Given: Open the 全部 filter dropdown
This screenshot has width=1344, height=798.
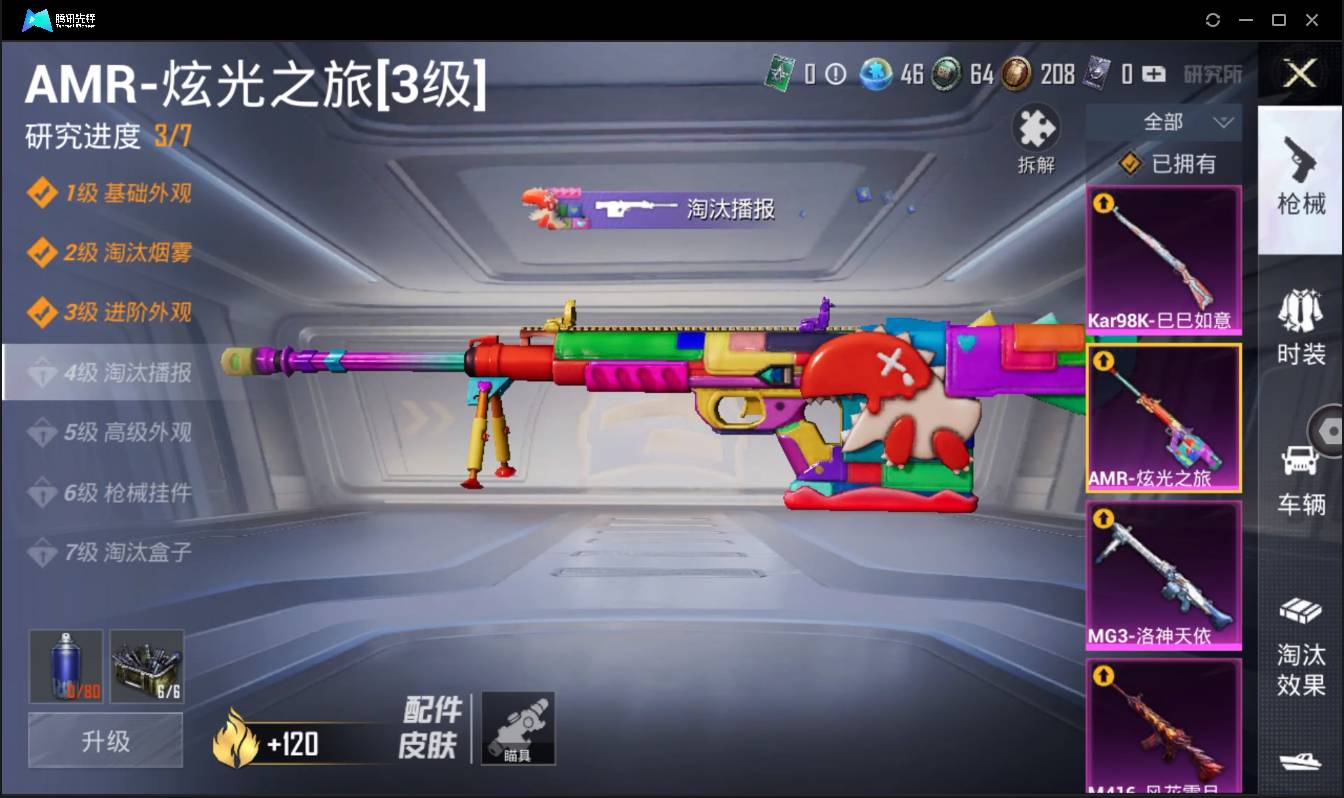Looking at the screenshot, I should 1163,121.
